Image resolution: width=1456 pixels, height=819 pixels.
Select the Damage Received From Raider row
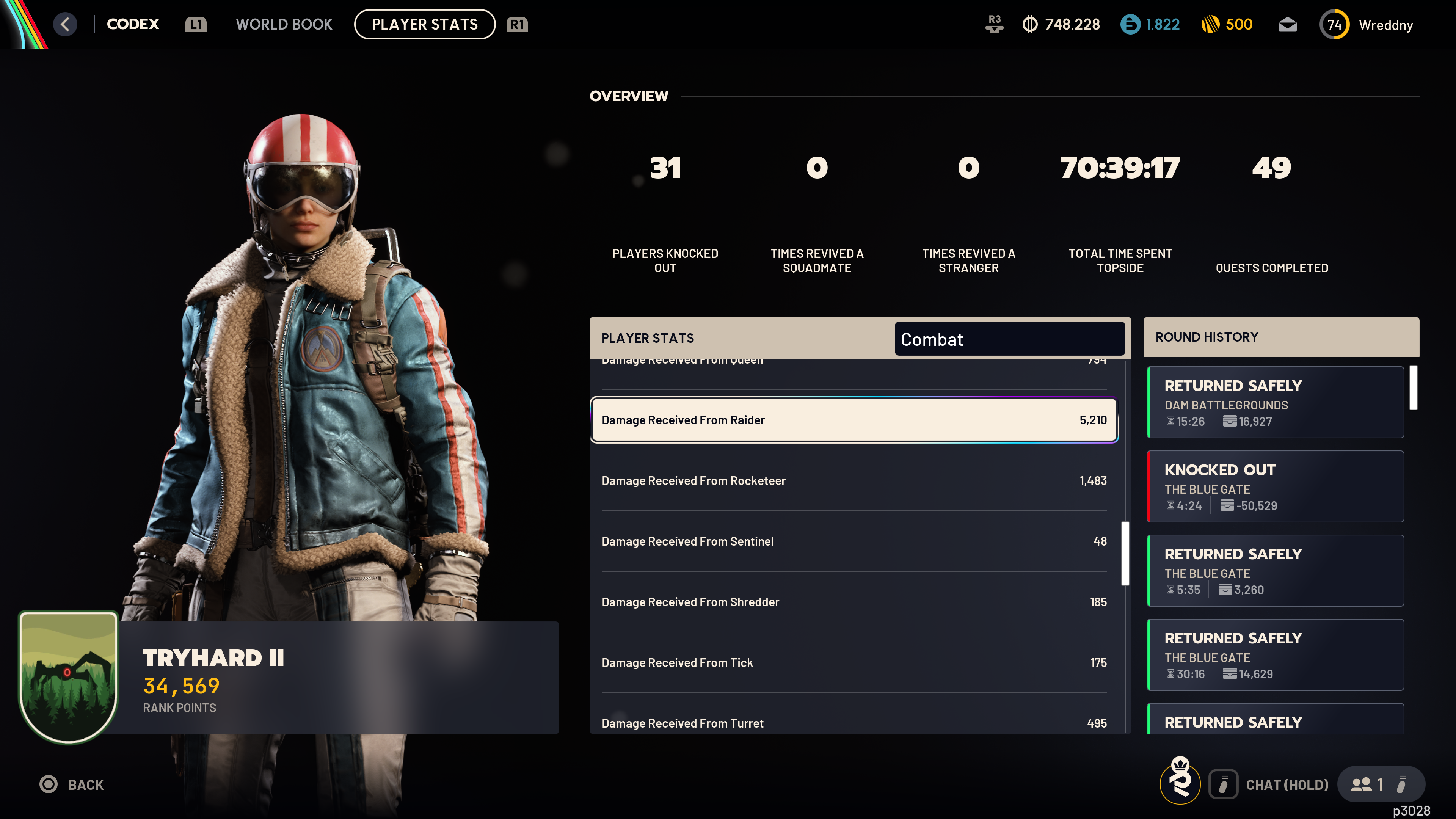coord(854,420)
